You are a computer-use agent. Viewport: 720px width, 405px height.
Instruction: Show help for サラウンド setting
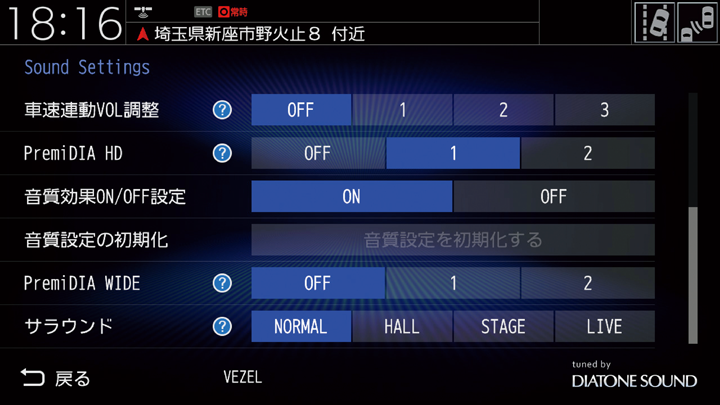(x=222, y=326)
